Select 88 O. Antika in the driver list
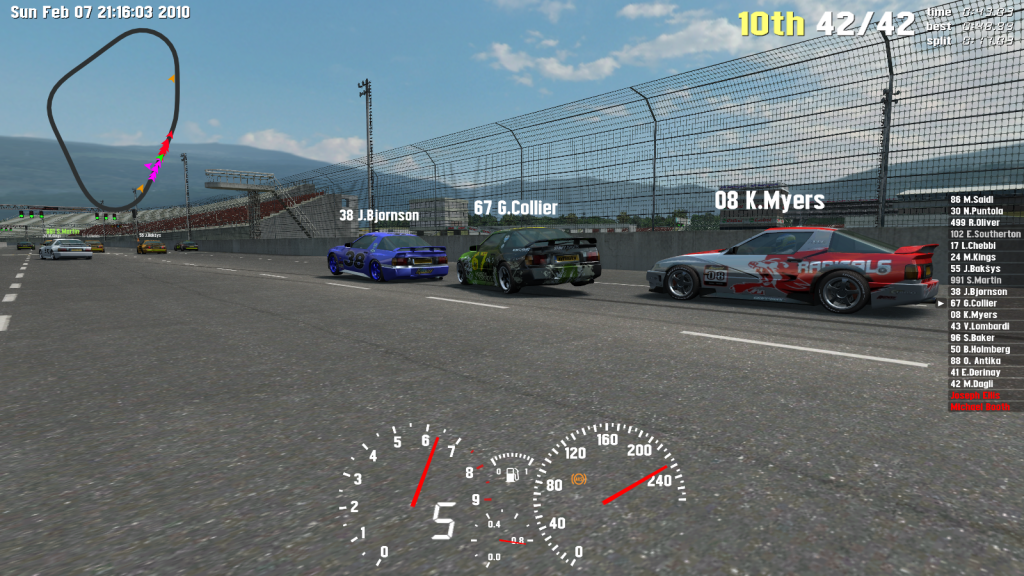 (974, 361)
